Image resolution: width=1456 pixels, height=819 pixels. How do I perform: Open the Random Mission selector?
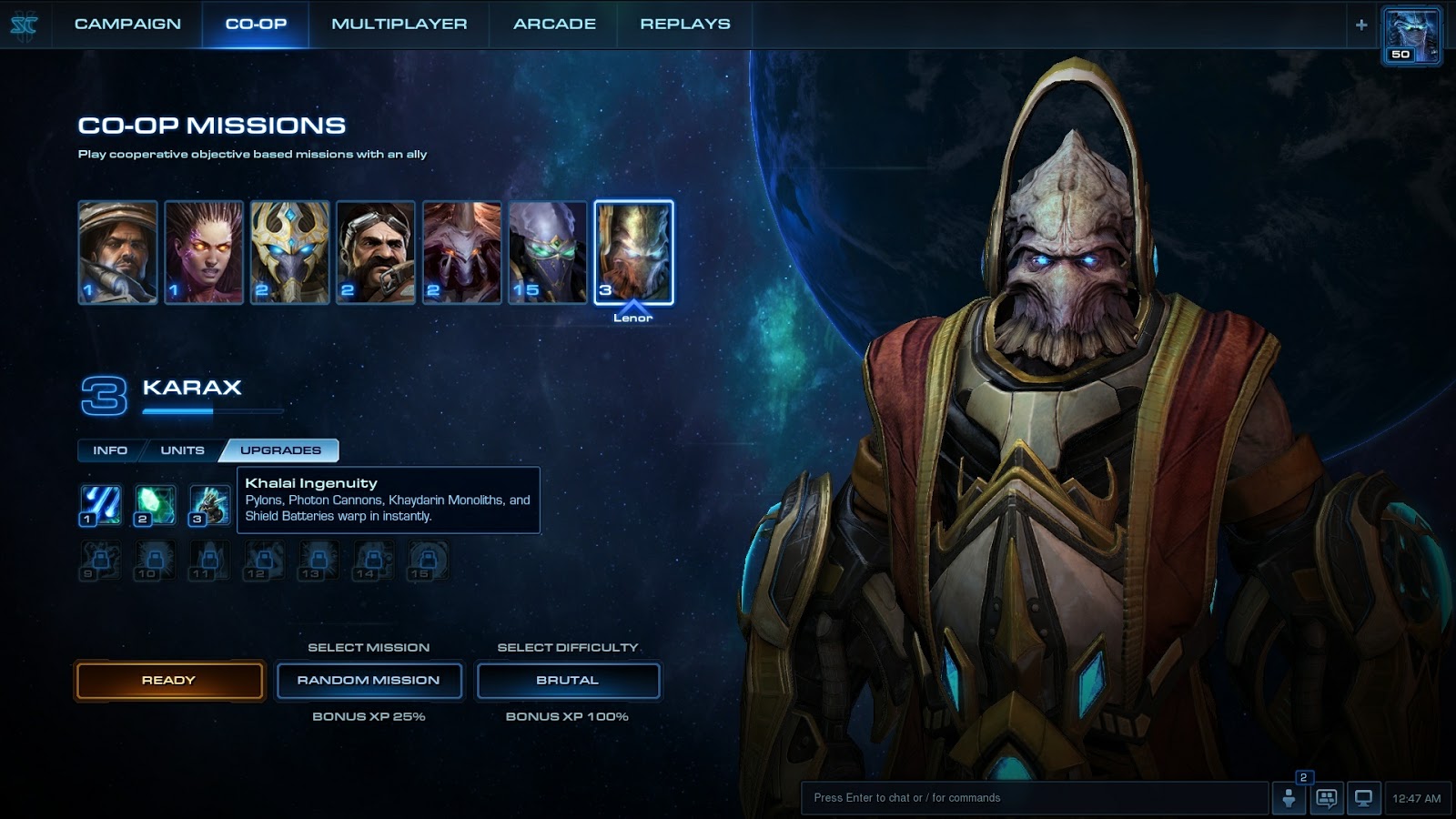(x=369, y=680)
